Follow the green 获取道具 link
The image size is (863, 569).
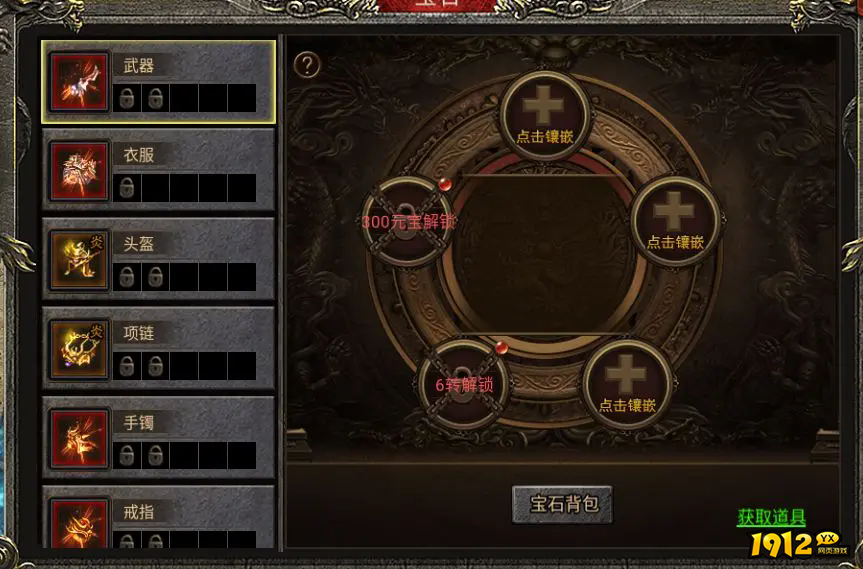pyautogui.click(x=771, y=518)
